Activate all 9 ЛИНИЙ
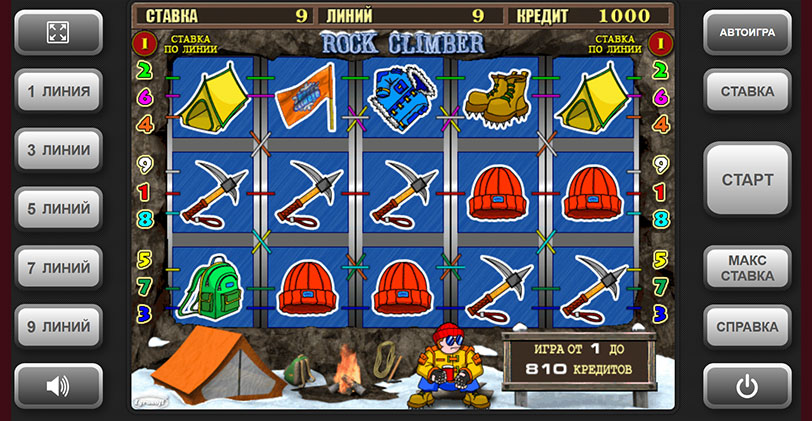This screenshot has height=421, width=812. click(x=59, y=326)
